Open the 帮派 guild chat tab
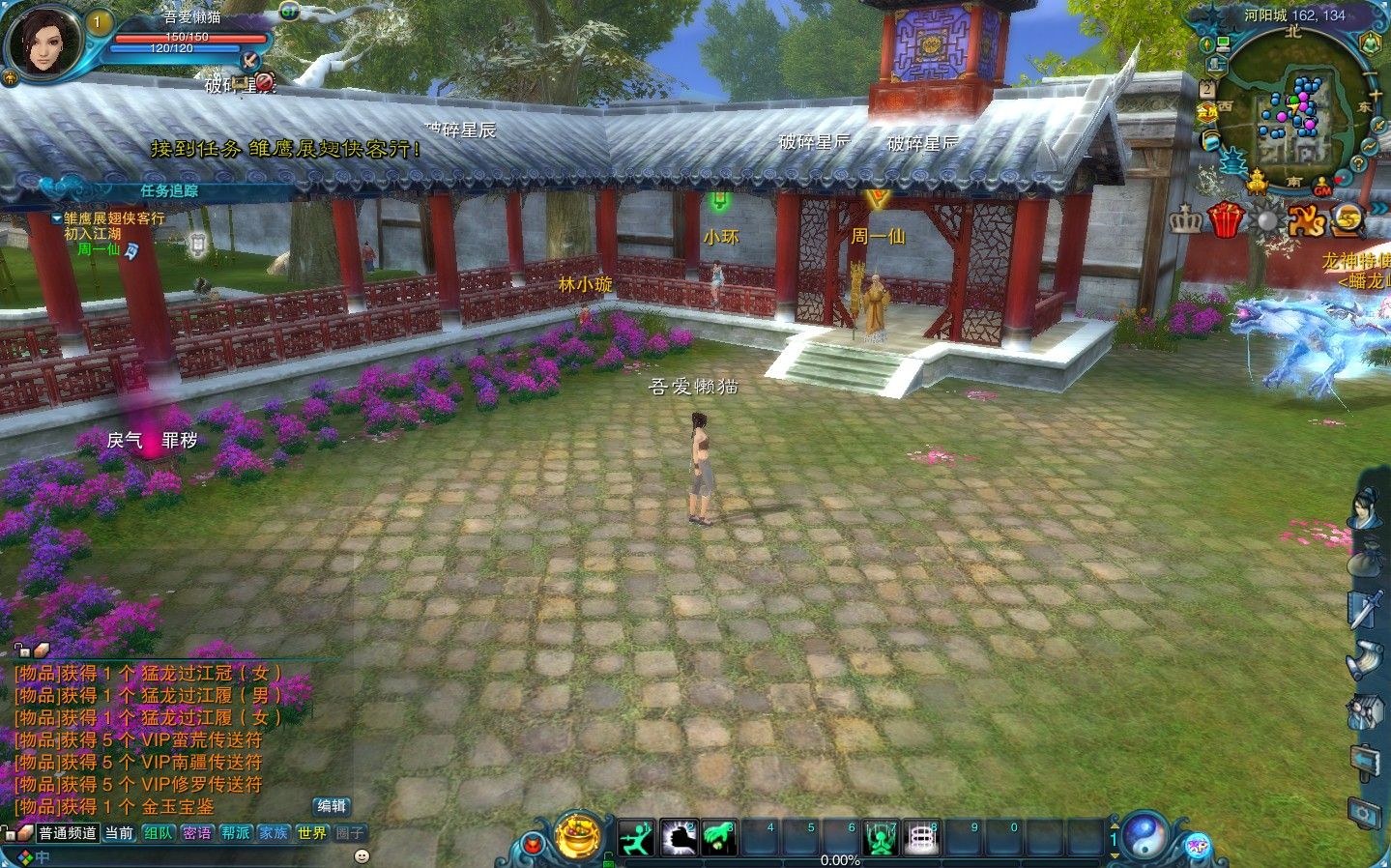Viewport: 1391px width, 868px height. 236,833
